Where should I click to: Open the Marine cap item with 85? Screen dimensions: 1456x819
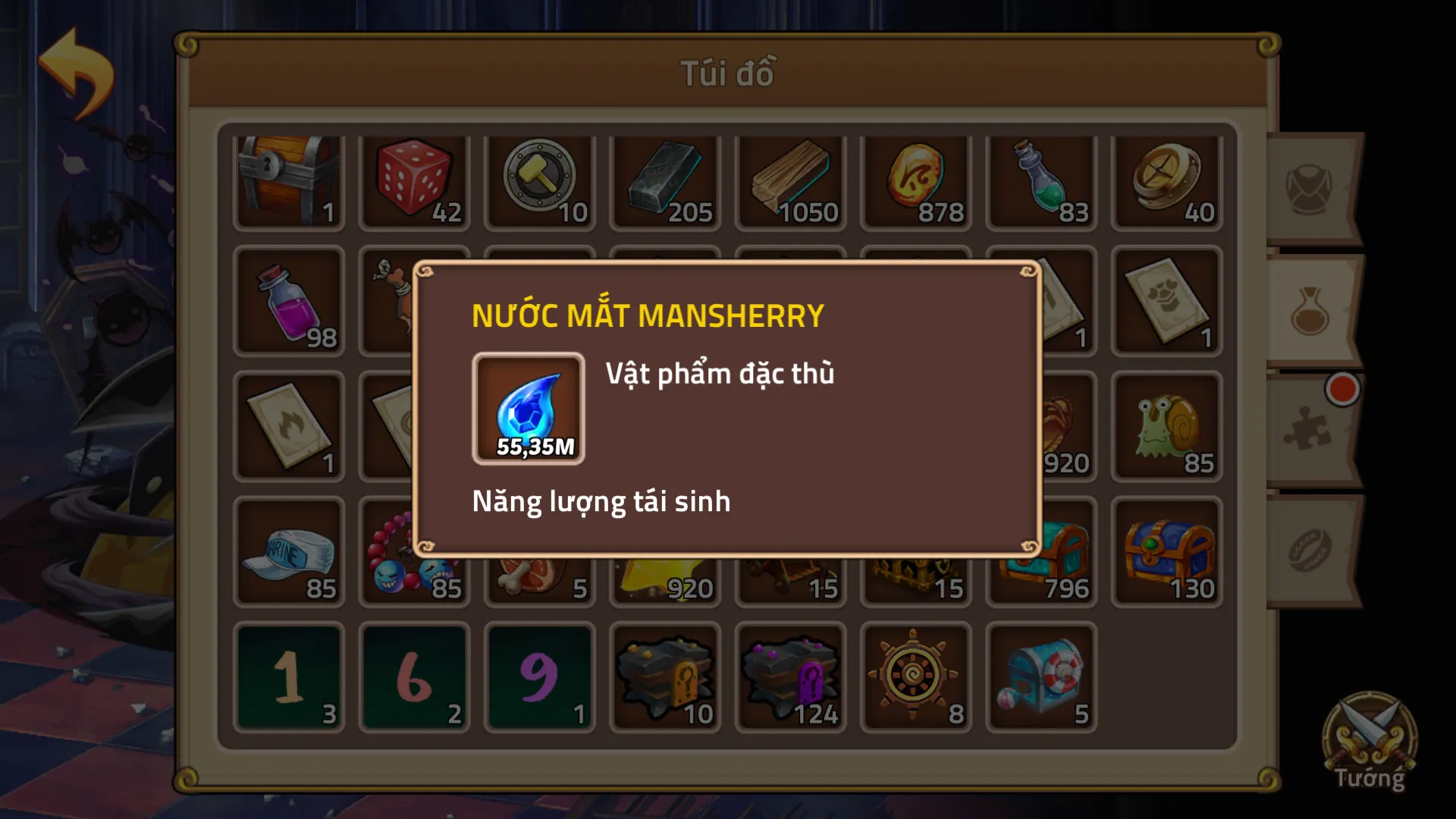(288, 552)
